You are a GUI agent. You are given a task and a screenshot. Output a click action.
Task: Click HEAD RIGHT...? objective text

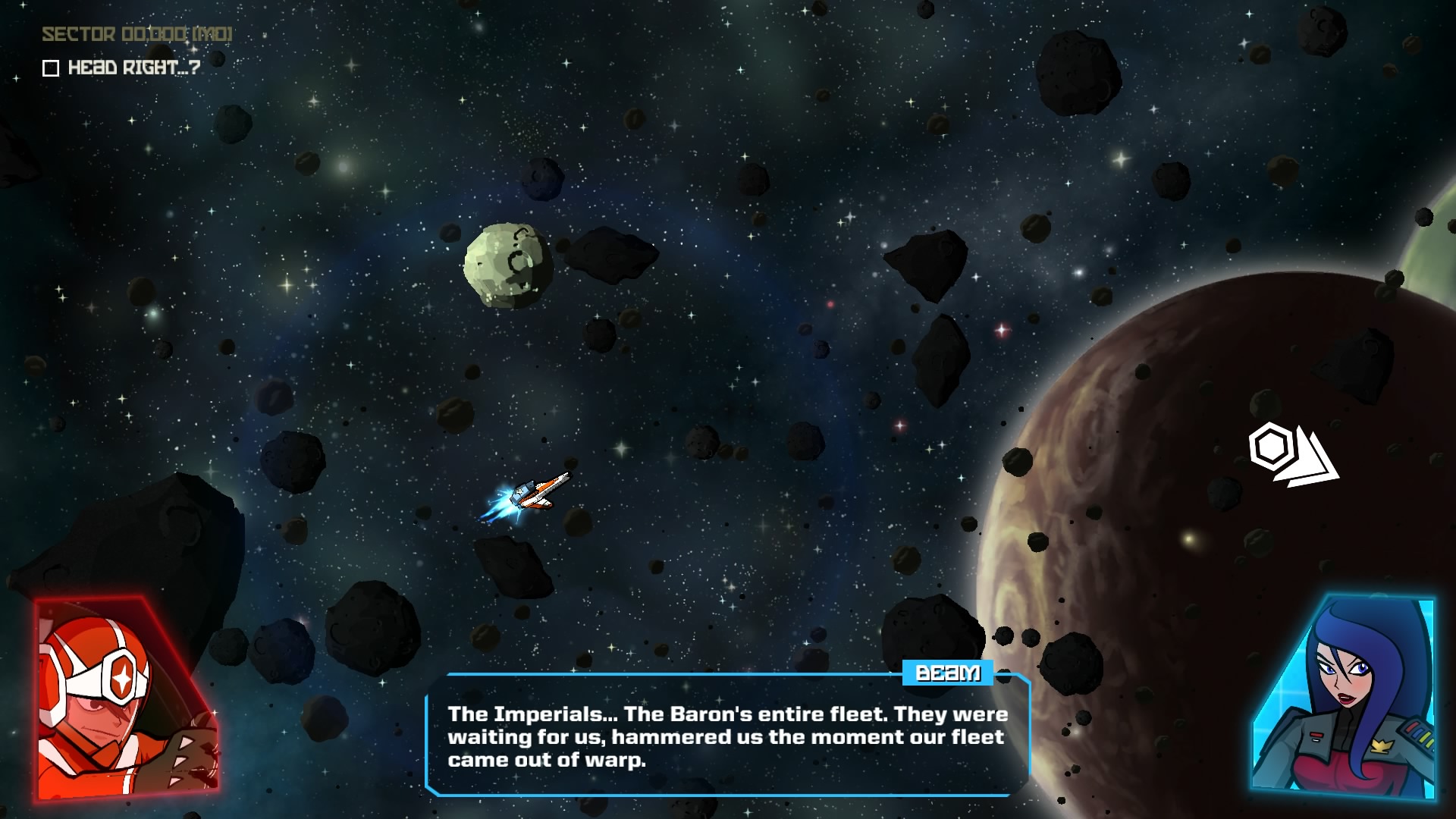pos(133,68)
